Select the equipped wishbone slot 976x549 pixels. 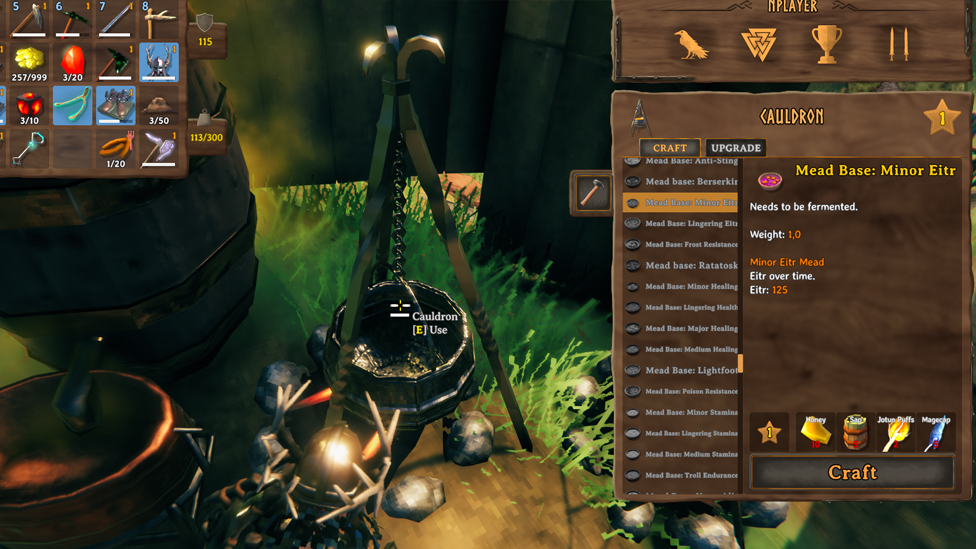click(x=72, y=105)
